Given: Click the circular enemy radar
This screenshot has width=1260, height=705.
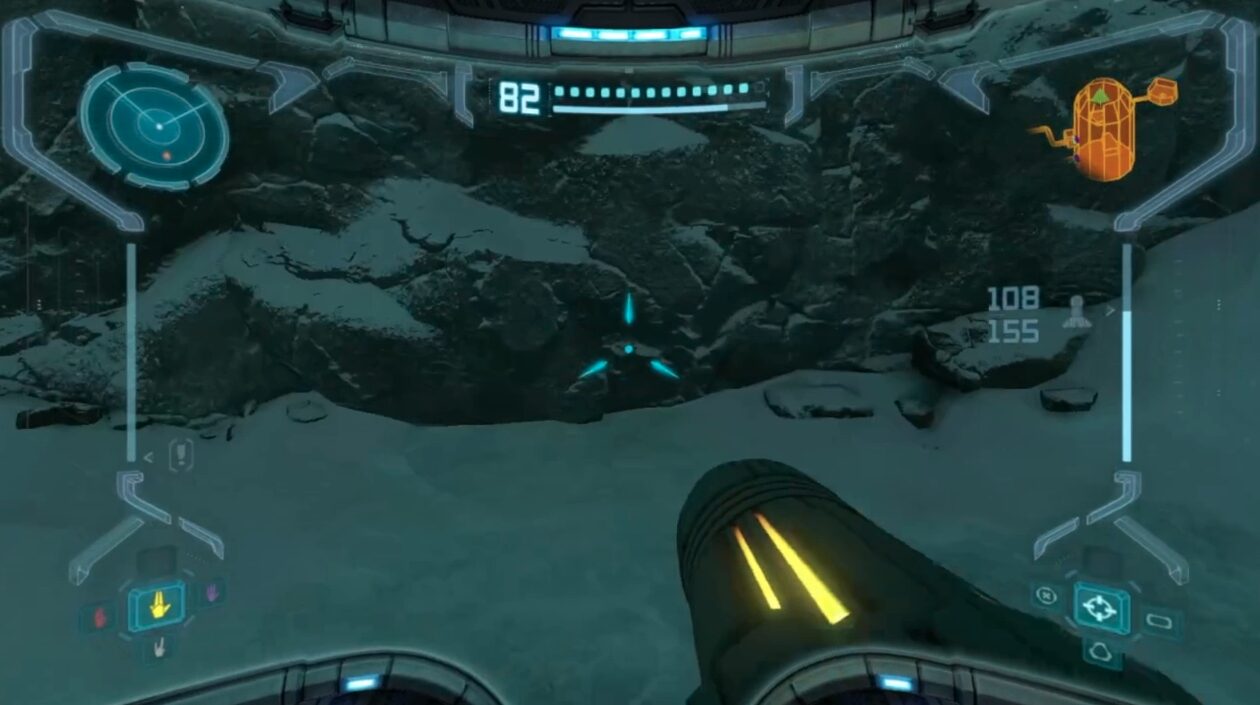Looking at the screenshot, I should point(154,127).
